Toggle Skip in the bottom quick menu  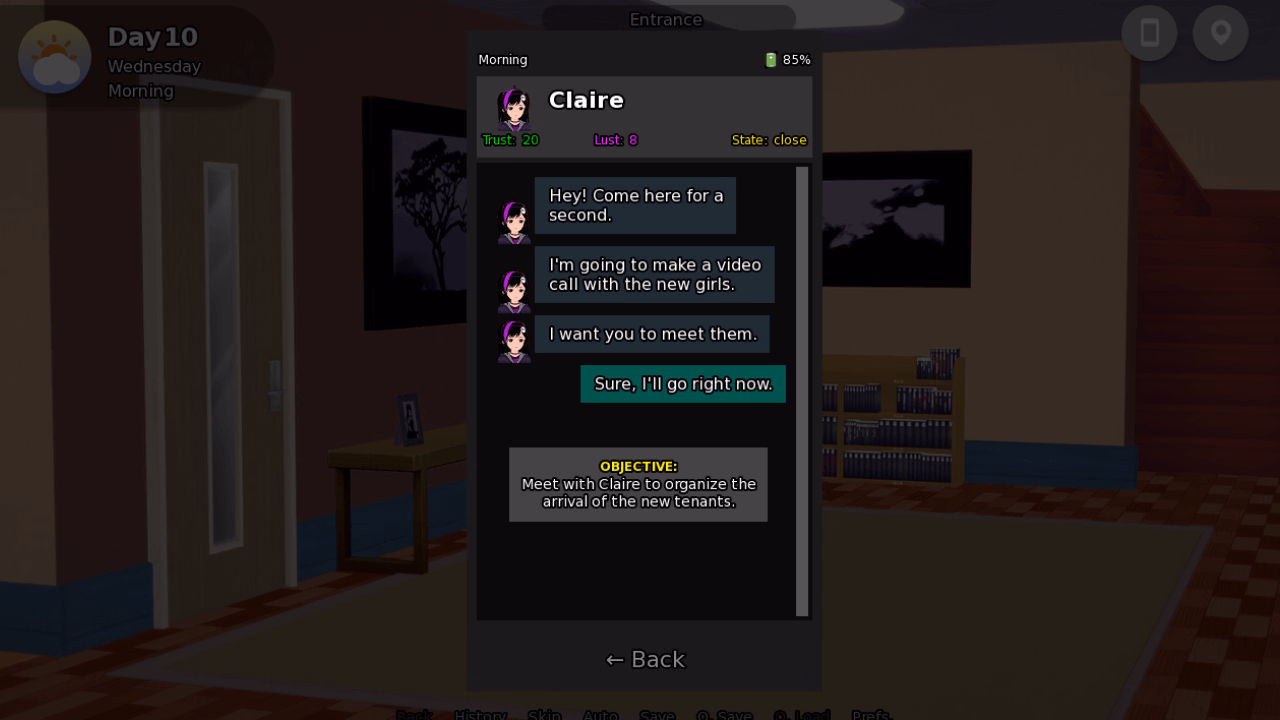544,715
